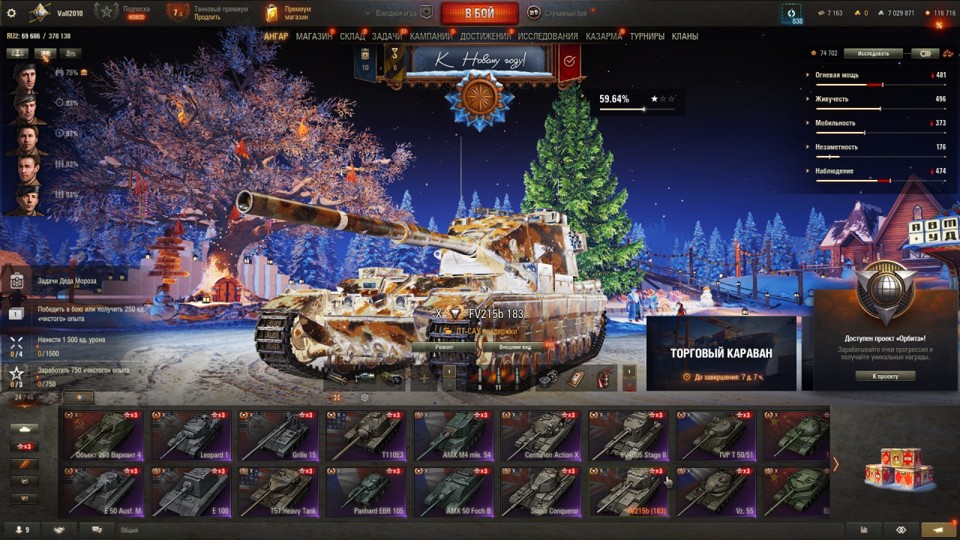
Task: Select the Leopard 1 tank in carousel
Action: point(191,435)
